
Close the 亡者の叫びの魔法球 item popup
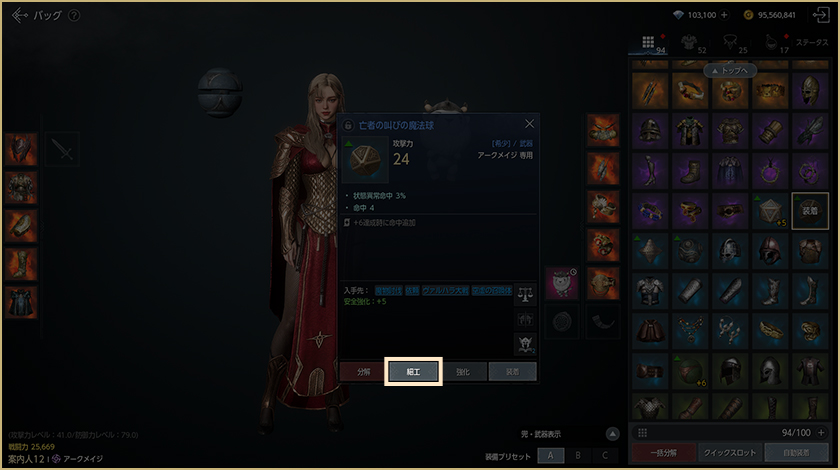pos(529,124)
